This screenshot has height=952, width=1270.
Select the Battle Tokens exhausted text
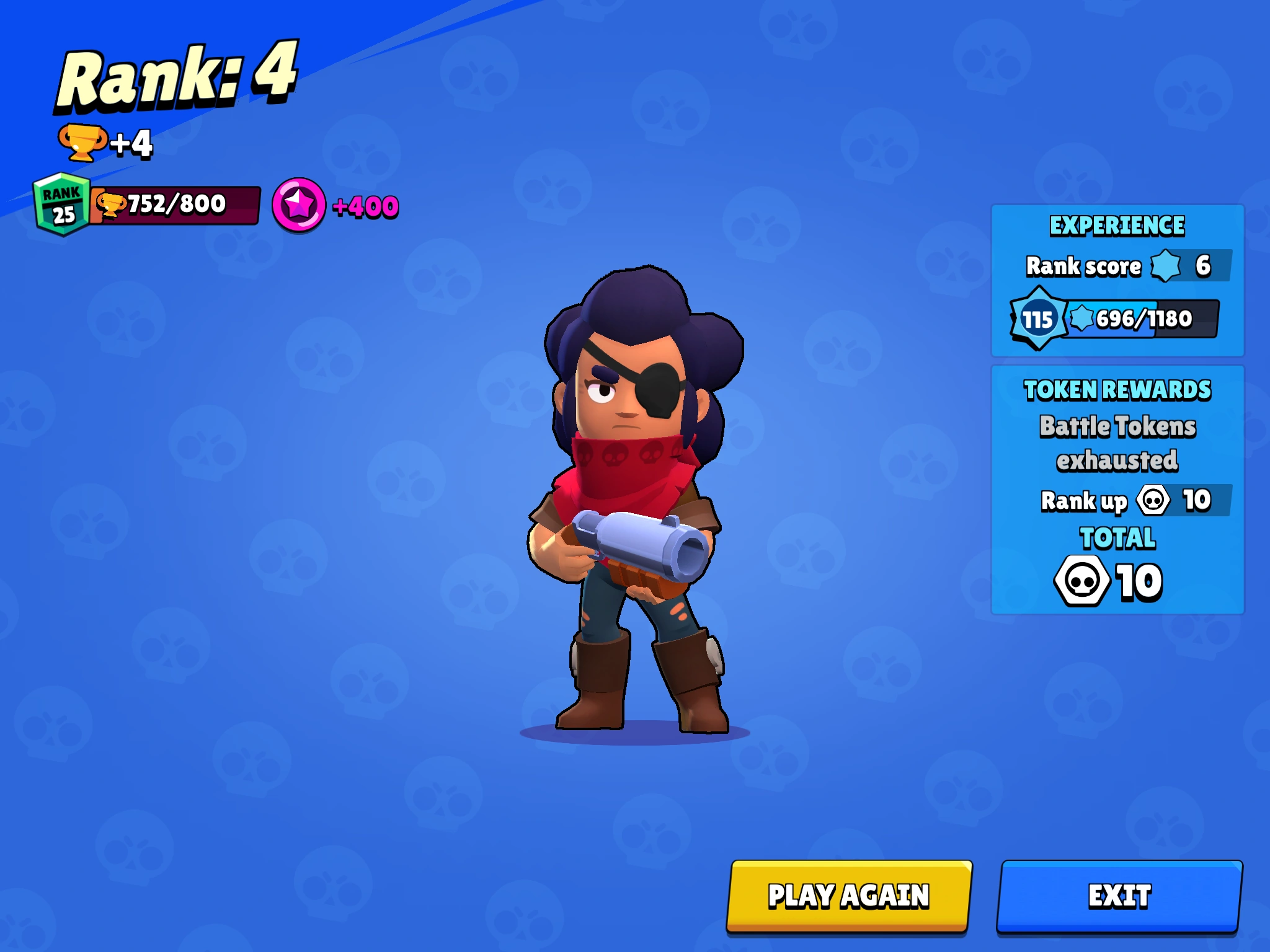[1116, 443]
